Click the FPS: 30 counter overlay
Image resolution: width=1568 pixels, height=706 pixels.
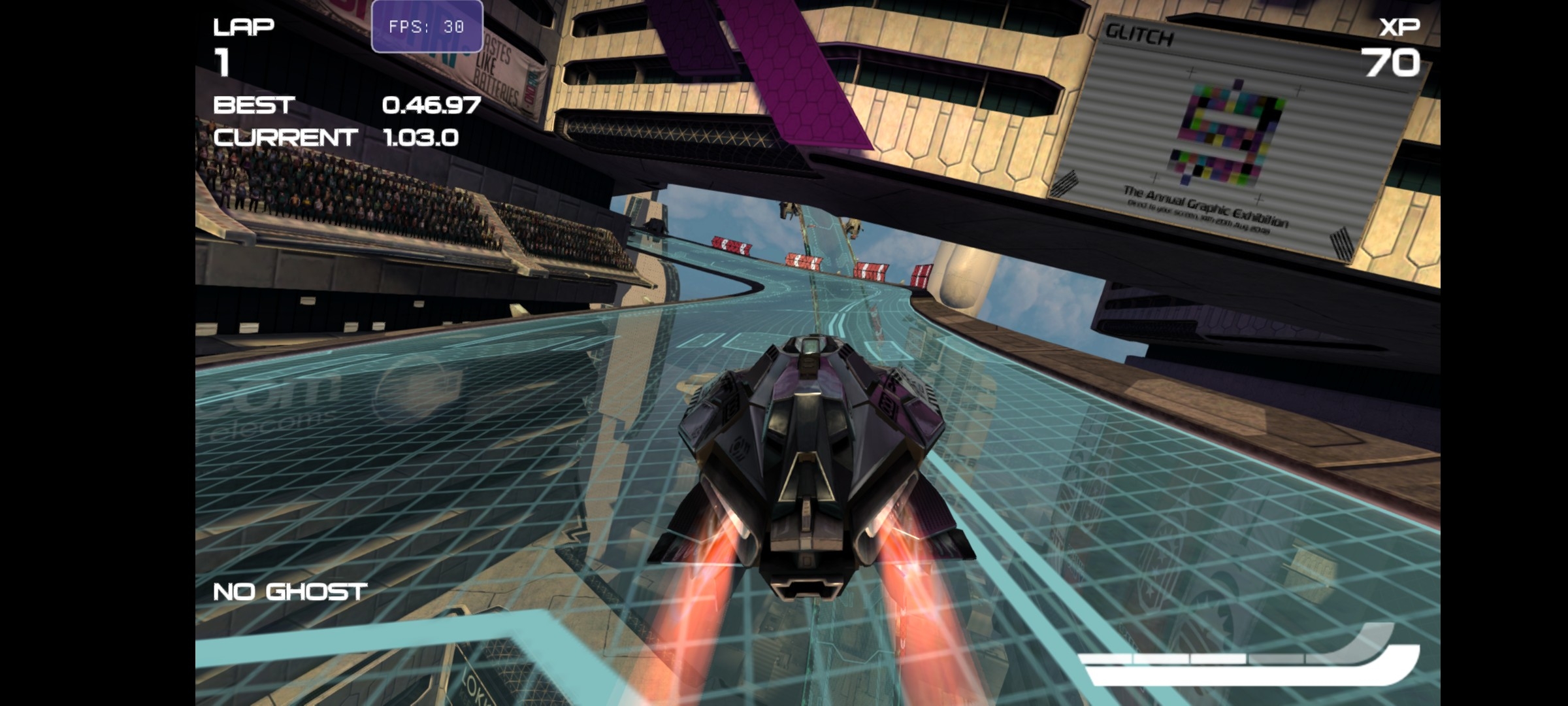click(x=426, y=27)
